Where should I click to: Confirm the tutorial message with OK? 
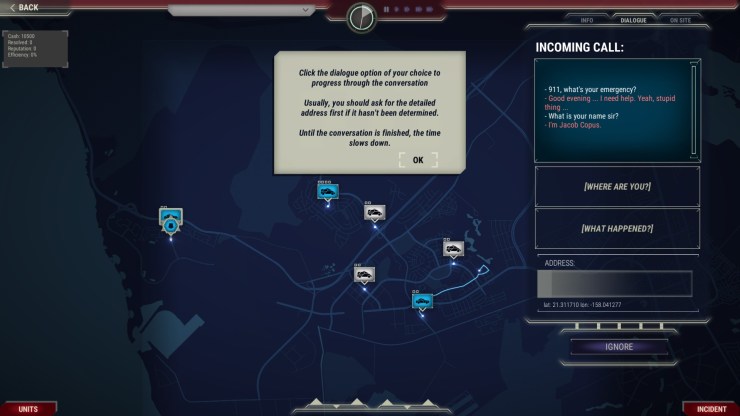(417, 160)
